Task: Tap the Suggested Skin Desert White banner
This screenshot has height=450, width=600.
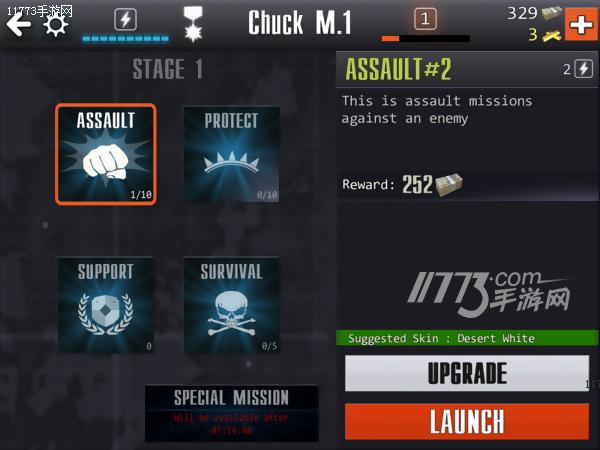Action: (x=467, y=338)
